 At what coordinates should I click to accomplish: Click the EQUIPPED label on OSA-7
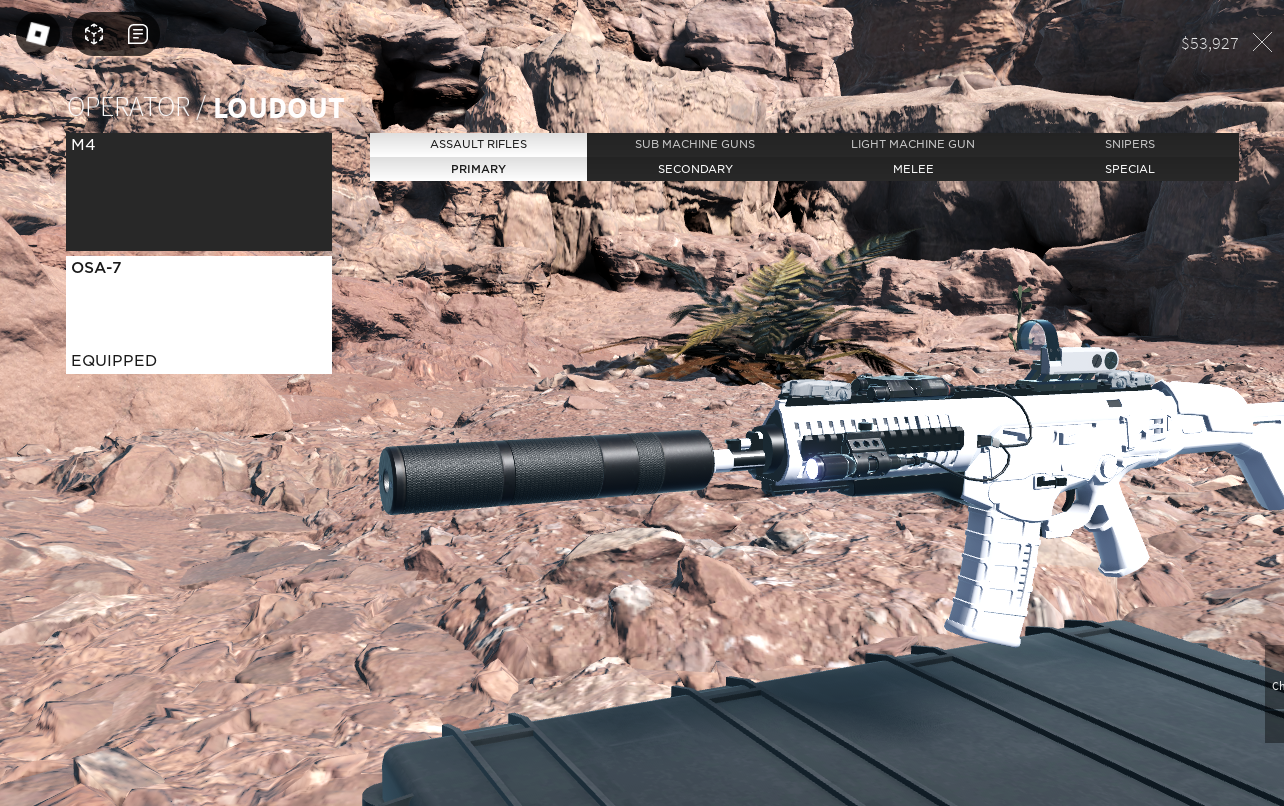[114, 361]
